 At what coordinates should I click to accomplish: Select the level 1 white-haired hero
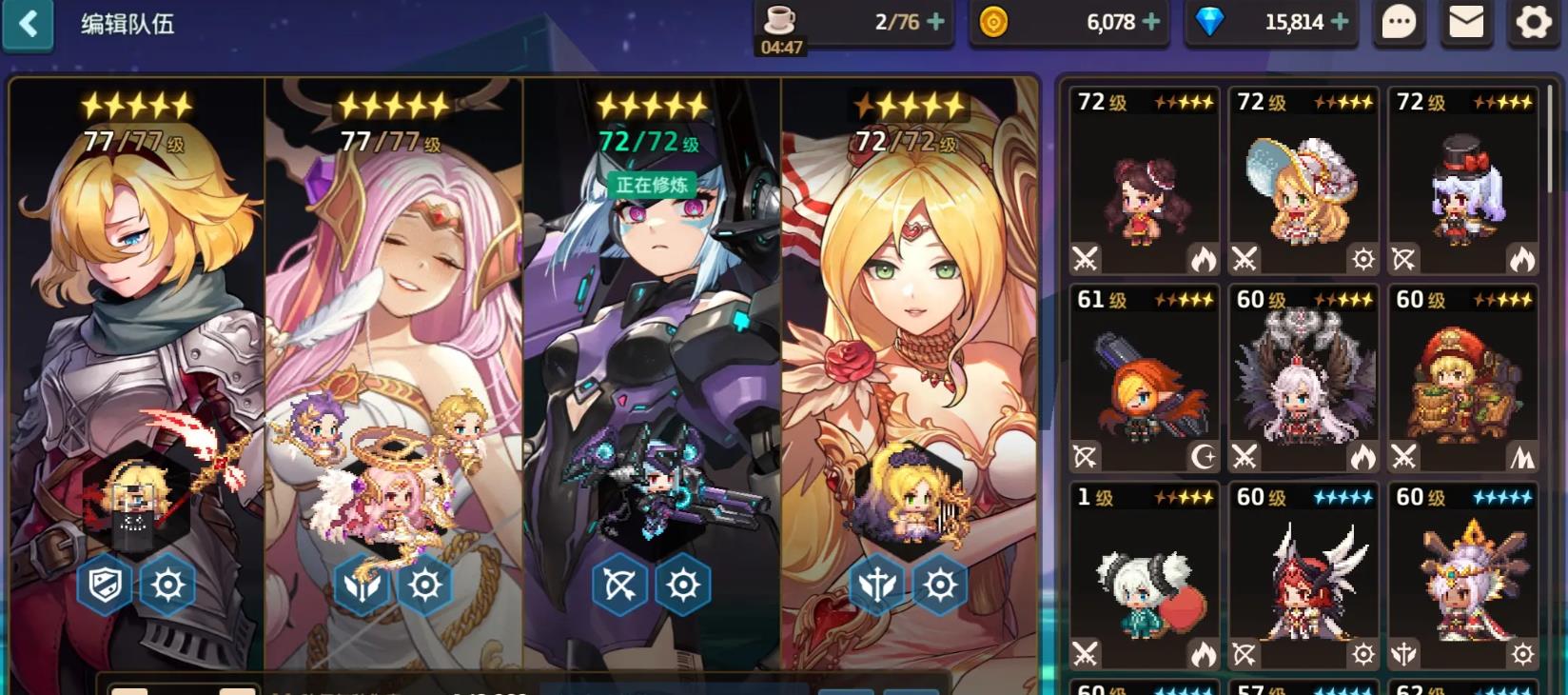coord(1145,577)
